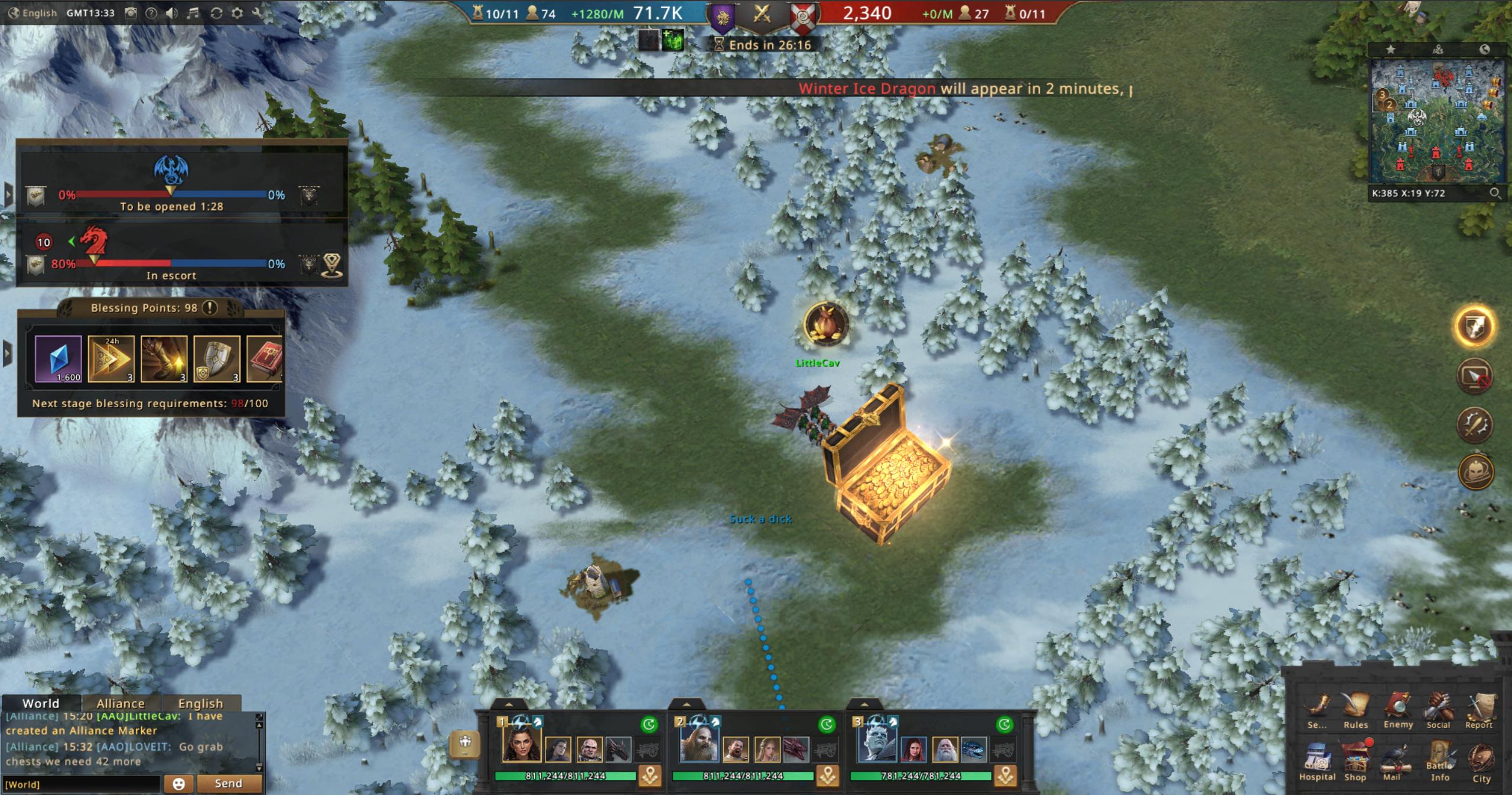The height and width of the screenshot is (795, 1512).
Task: Open the game settings gear icon
Action: point(237,13)
